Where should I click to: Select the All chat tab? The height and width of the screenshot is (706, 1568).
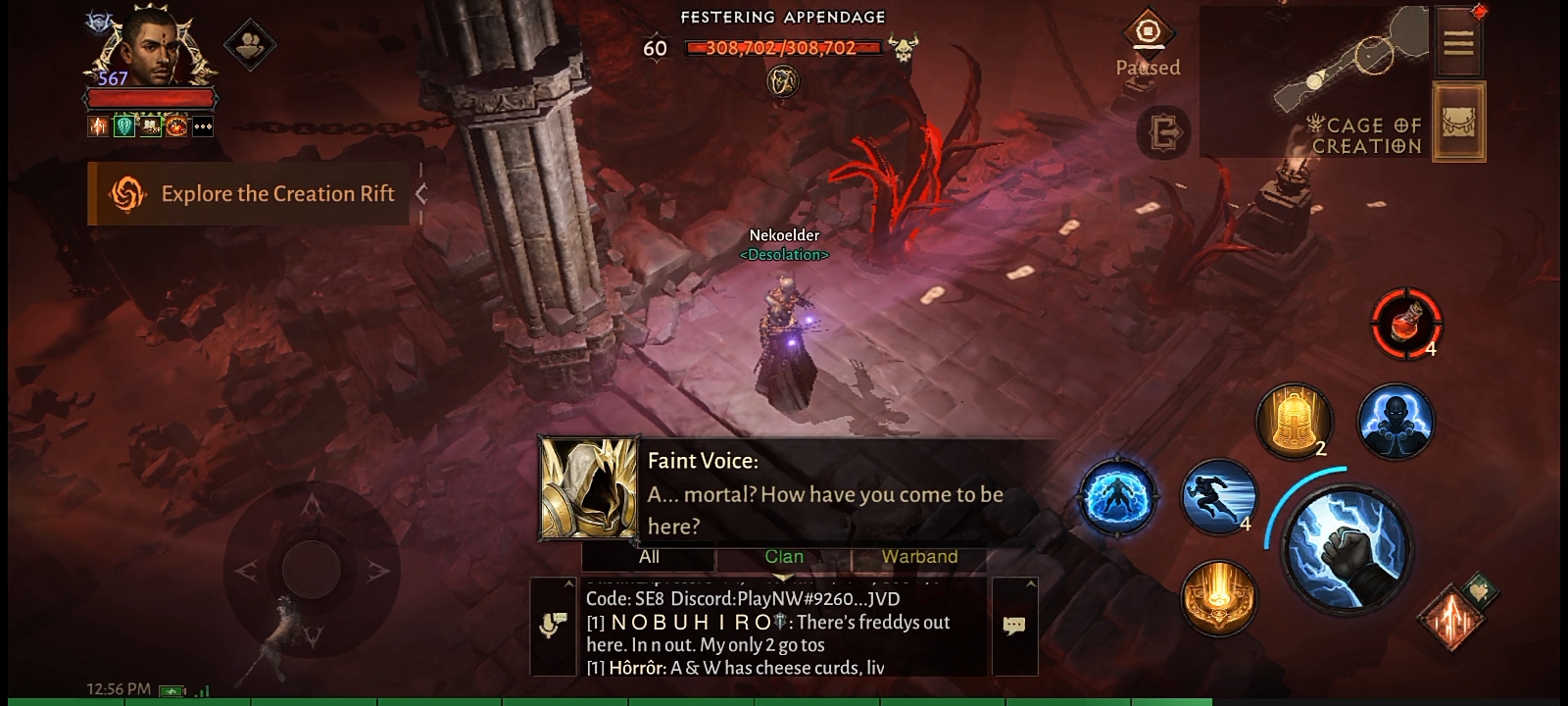[x=649, y=557]
